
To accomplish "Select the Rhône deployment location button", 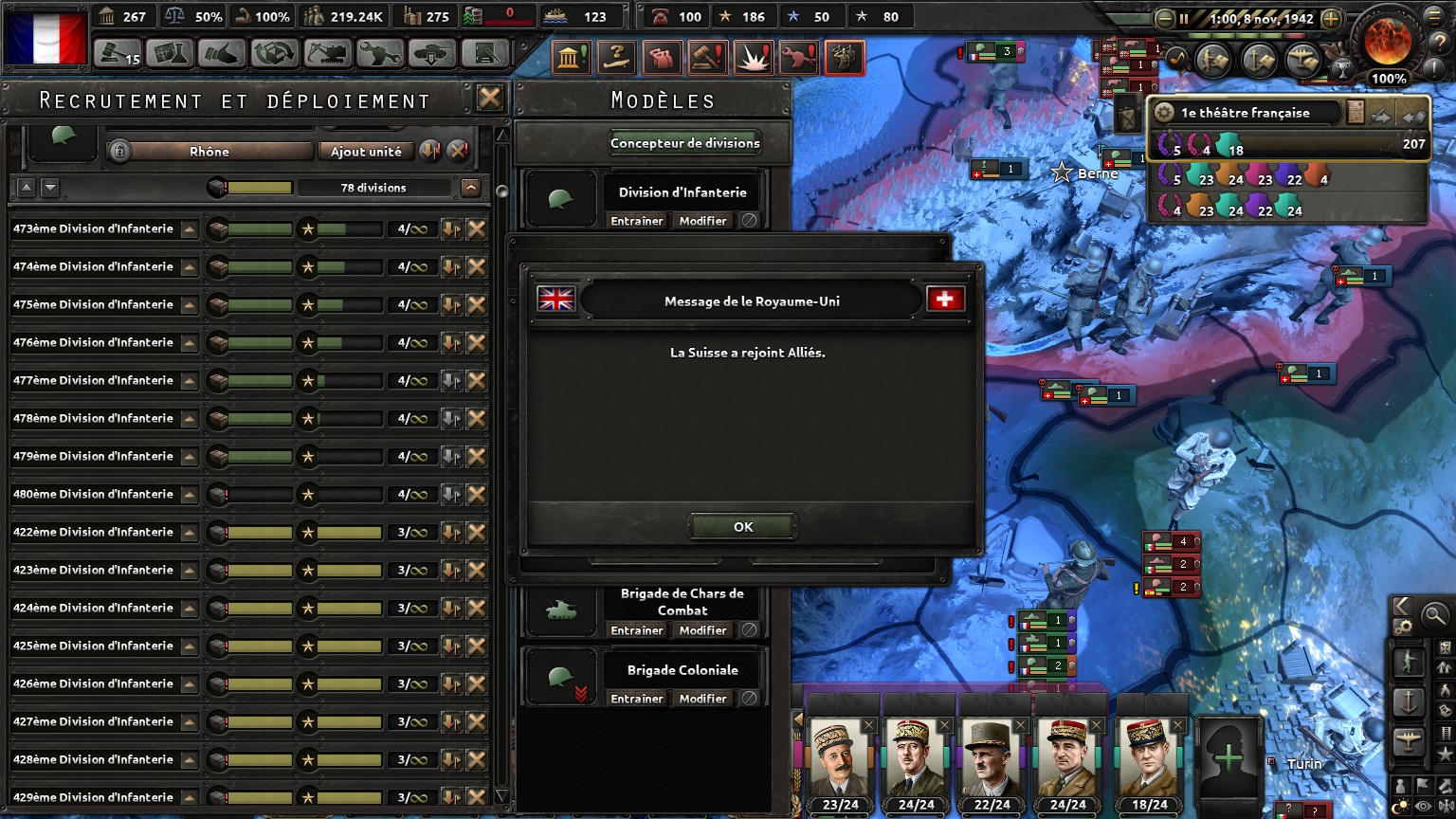I will tap(209, 152).
